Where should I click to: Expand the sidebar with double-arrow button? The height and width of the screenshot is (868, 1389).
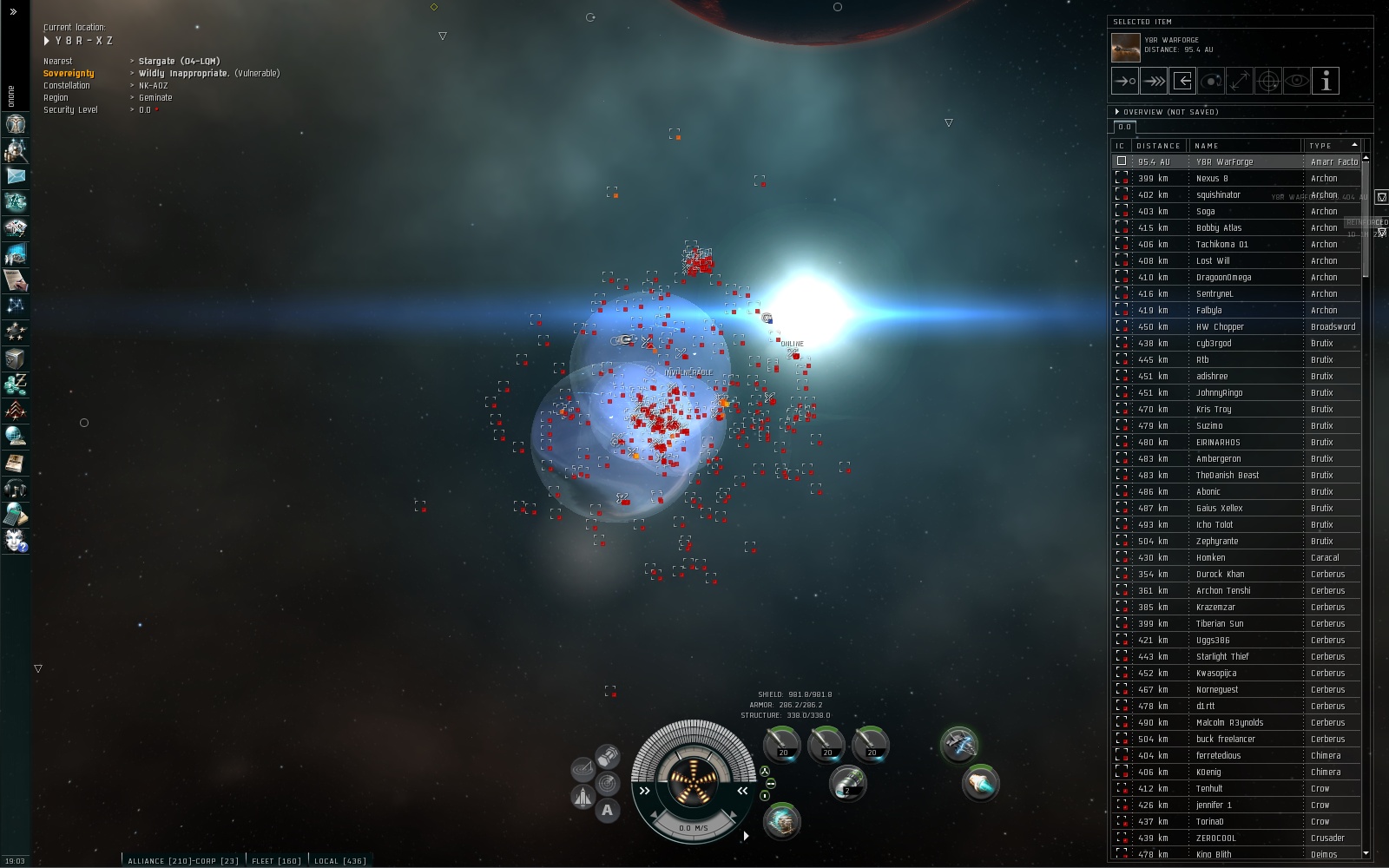point(13,12)
